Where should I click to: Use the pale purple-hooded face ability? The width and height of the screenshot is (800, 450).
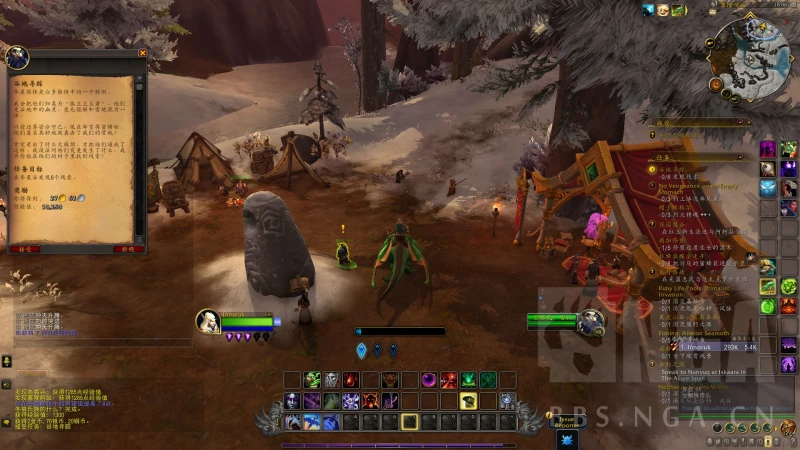click(293, 401)
